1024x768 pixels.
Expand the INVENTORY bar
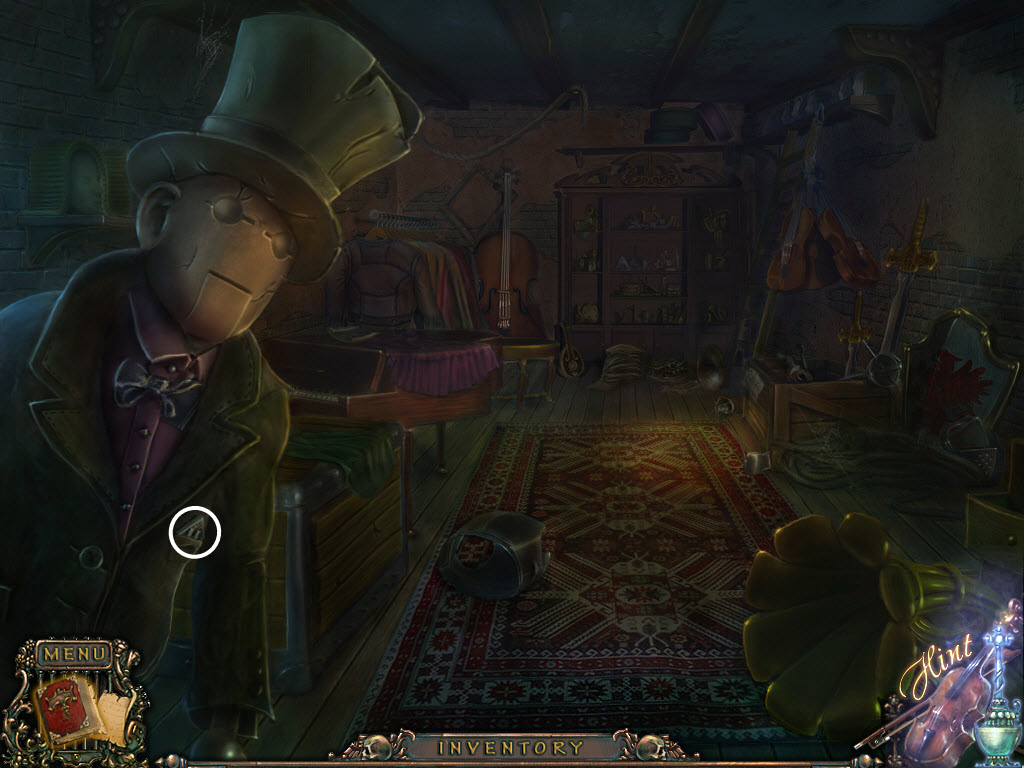[x=511, y=747]
